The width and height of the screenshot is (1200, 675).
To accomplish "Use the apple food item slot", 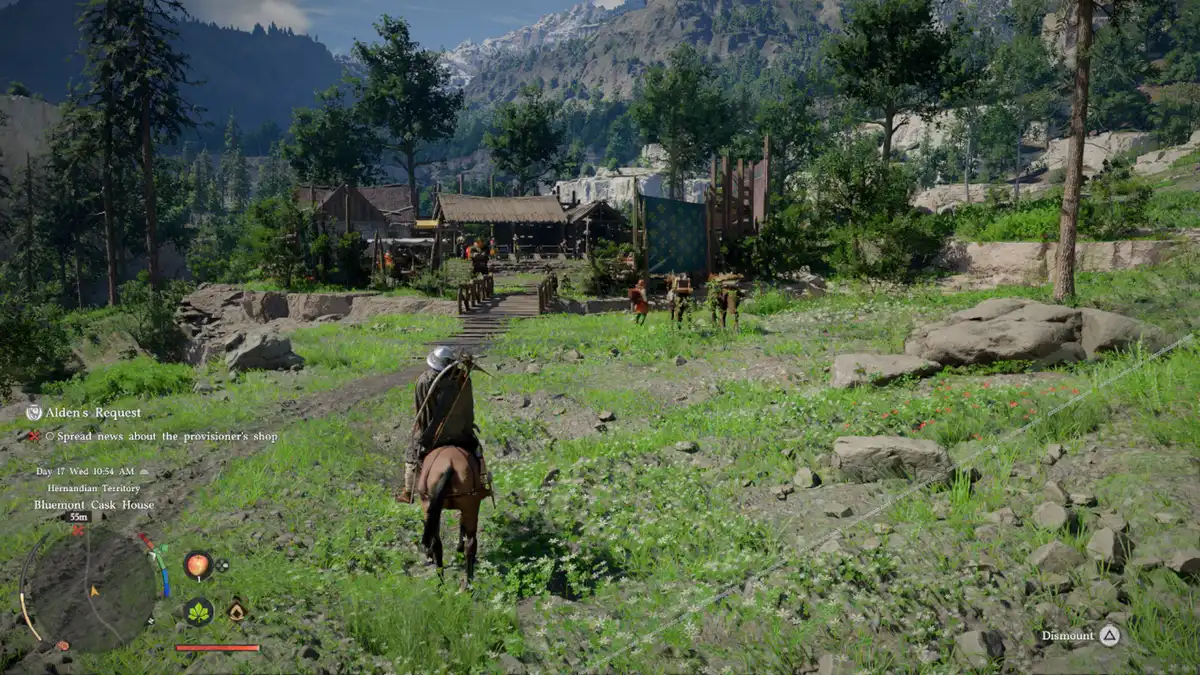I will 197,565.
